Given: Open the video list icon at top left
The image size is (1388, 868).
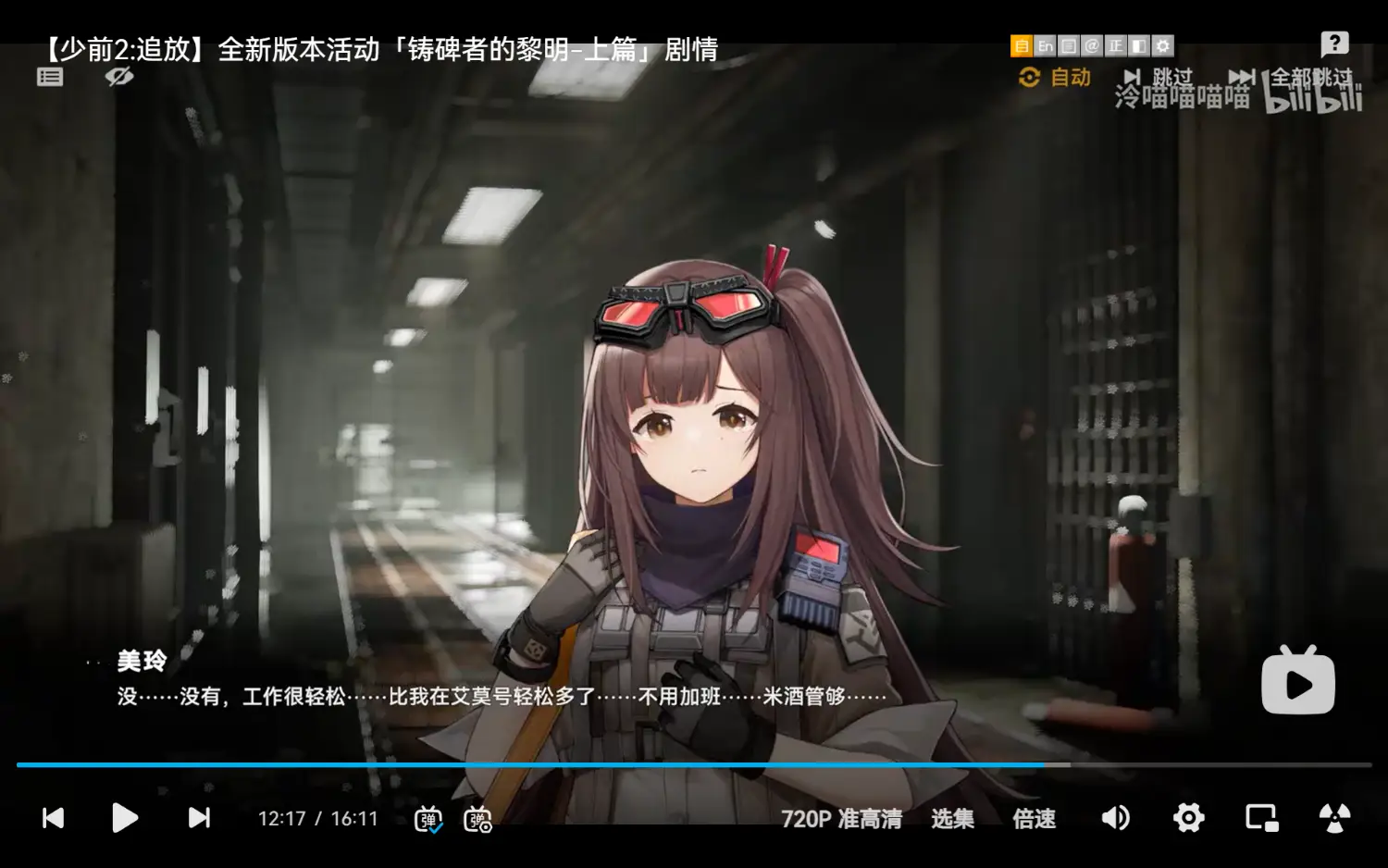Looking at the screenshot, I should 49,76.
